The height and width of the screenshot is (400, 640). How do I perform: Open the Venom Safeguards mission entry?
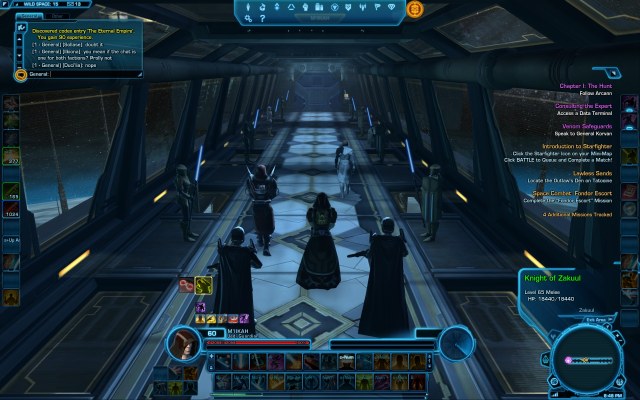click(586, 126)
